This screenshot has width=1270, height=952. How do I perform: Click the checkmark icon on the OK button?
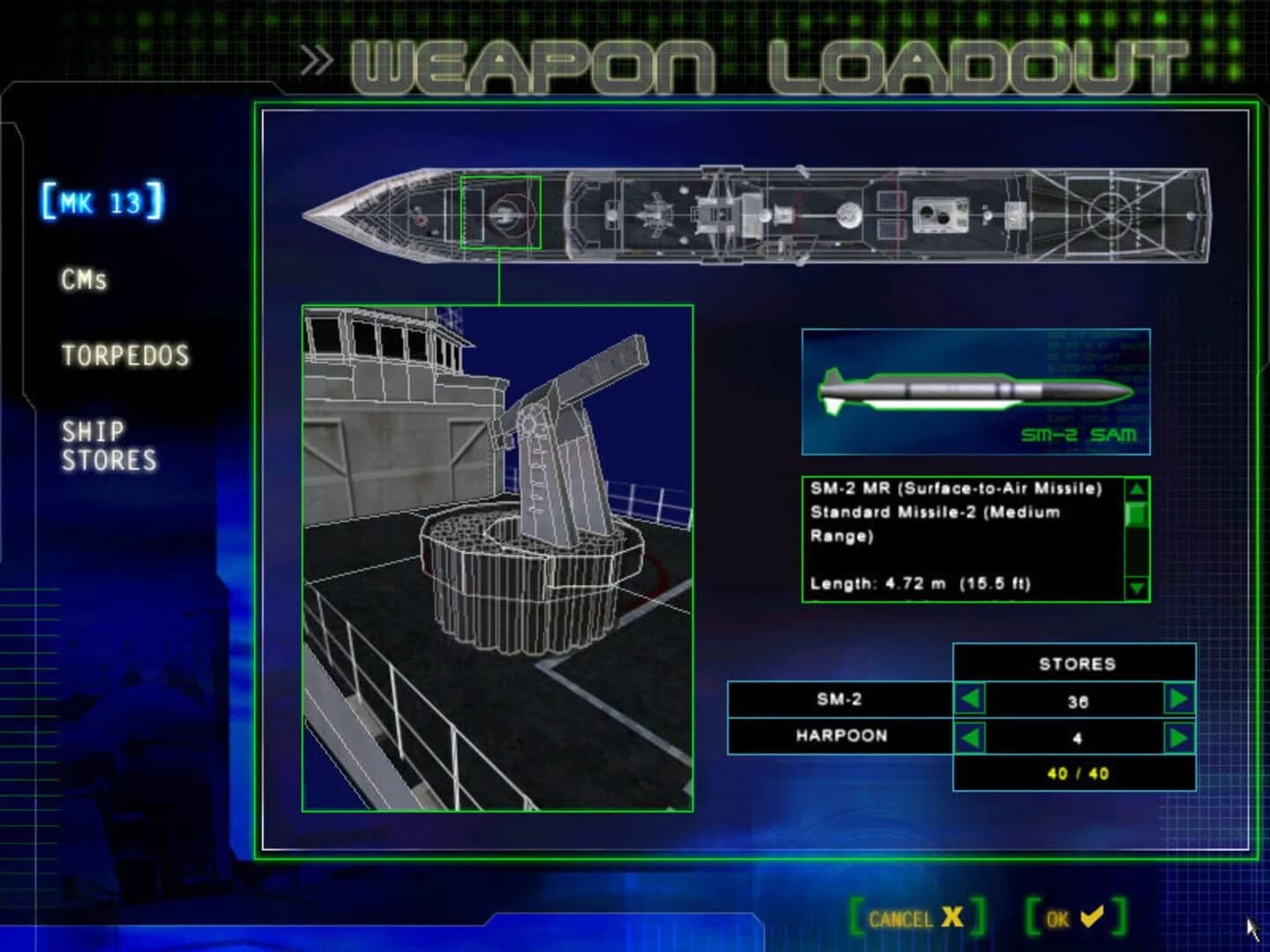(x=1091, y=917)
